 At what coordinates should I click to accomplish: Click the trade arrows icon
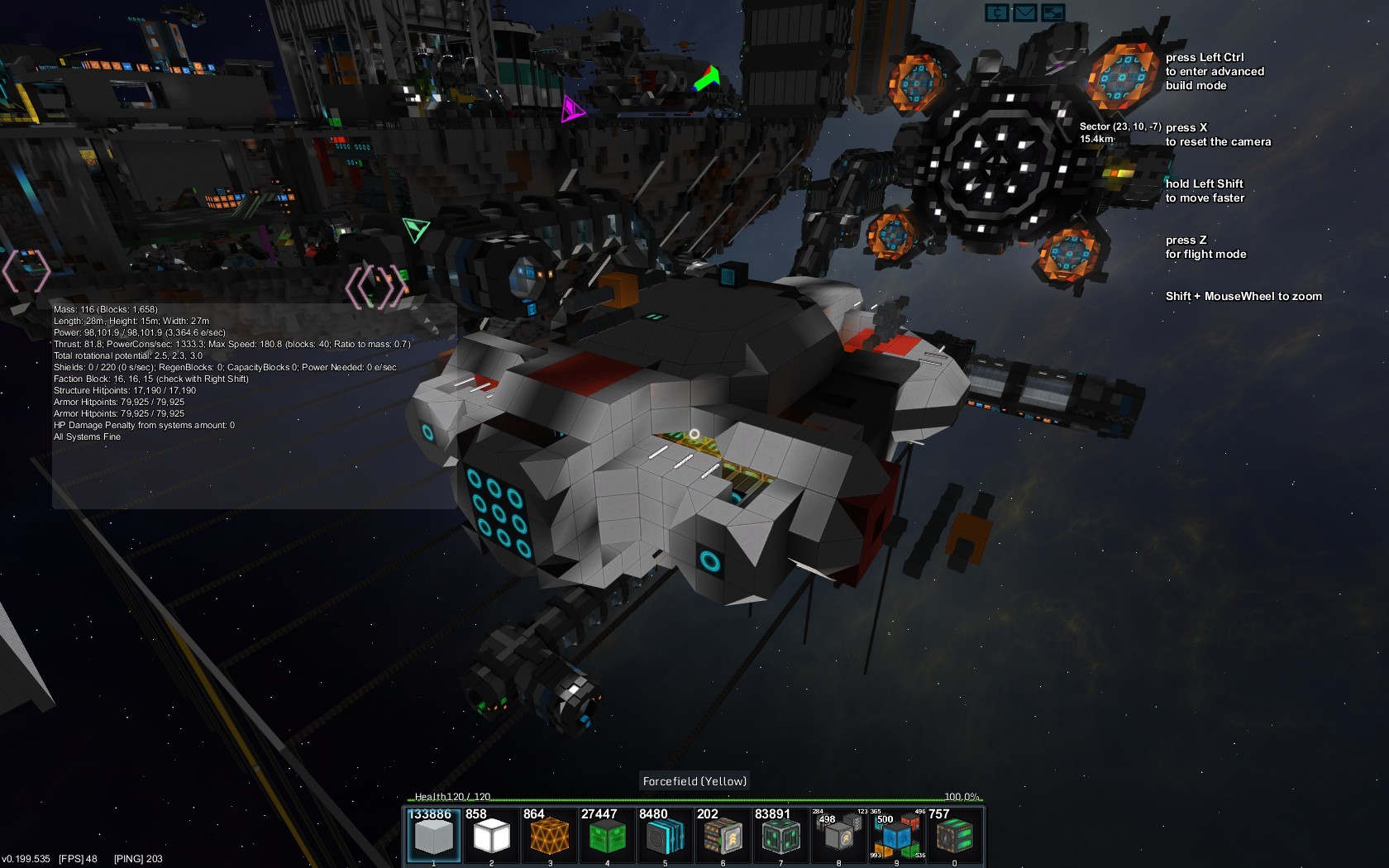tap(1053, 12)
